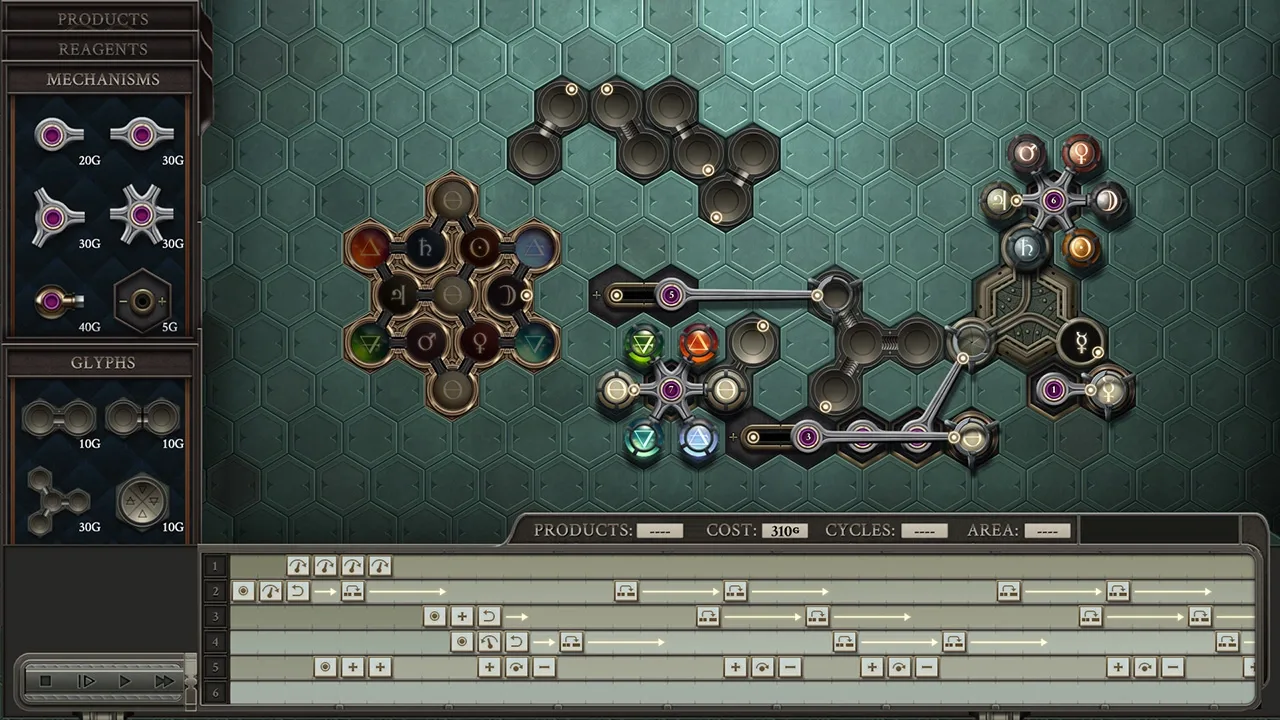
Task: Pick the round calcification glyph
Action: 142,498
